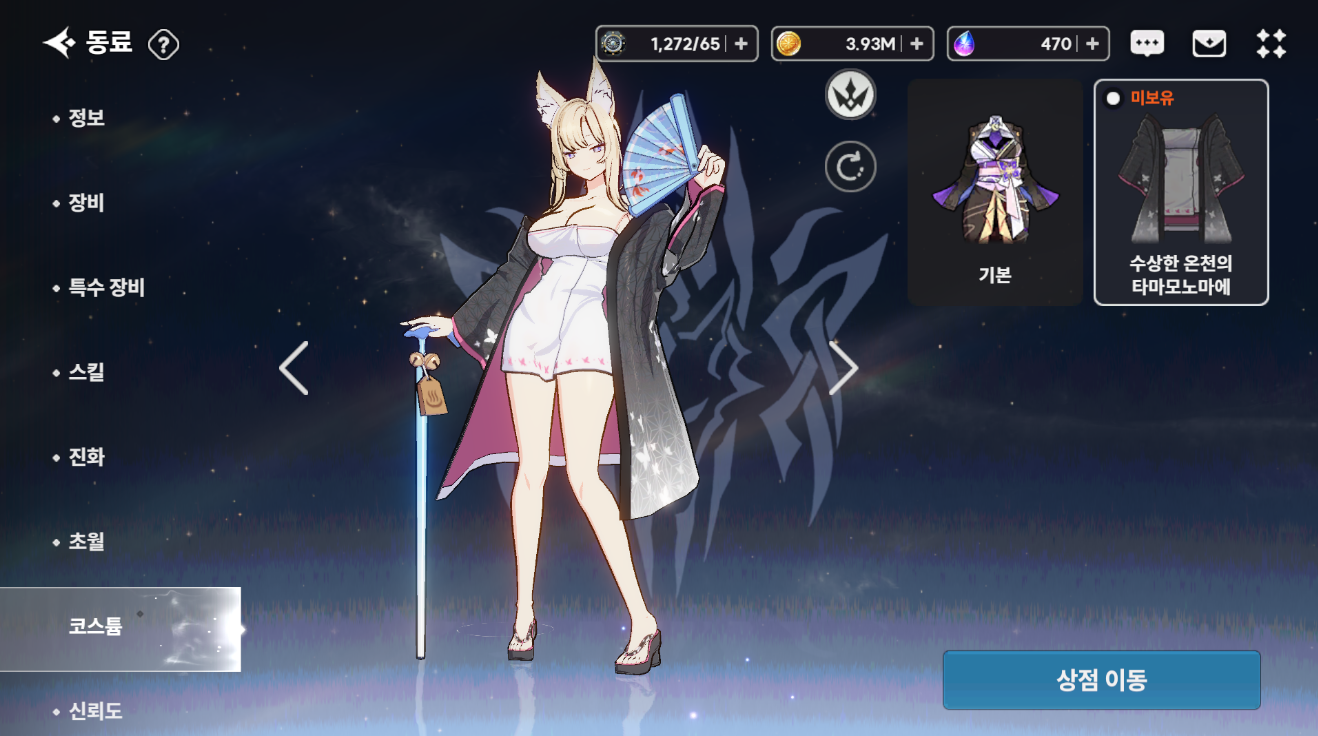Open the 초월 tab
Screen dimensions: 1318x736
[86, 542]
